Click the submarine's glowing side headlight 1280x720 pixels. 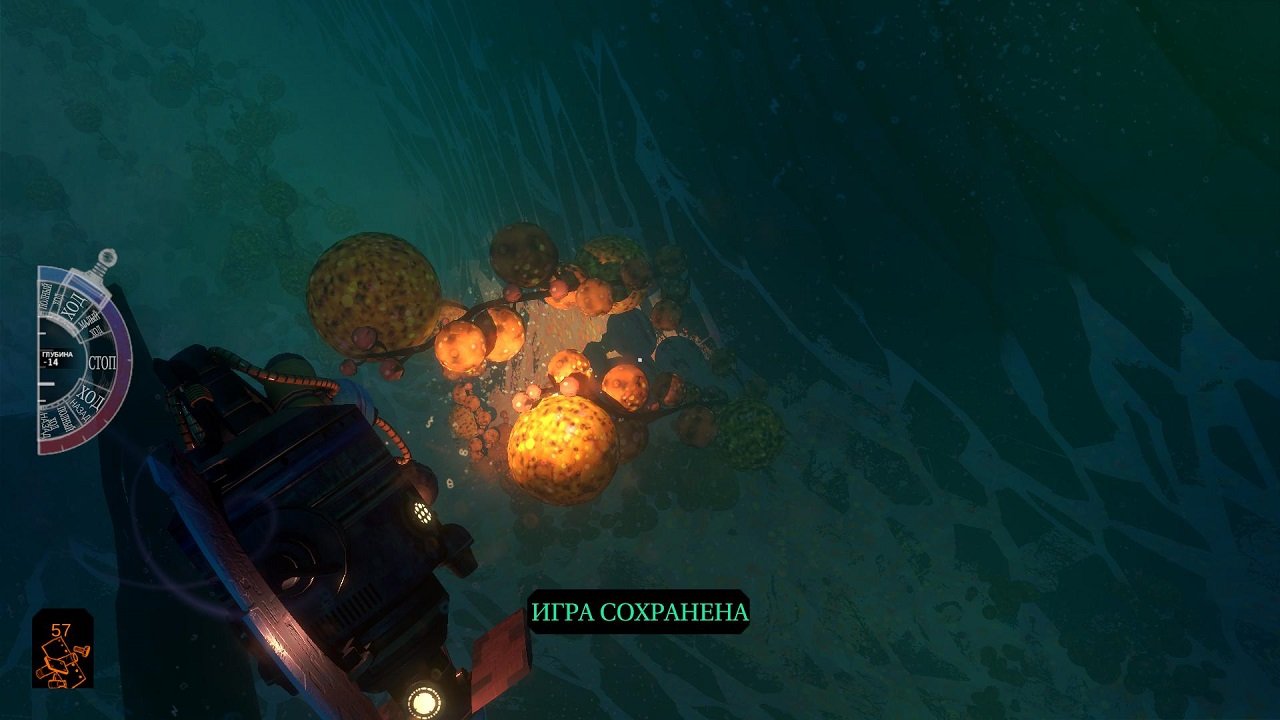(424, 513)
